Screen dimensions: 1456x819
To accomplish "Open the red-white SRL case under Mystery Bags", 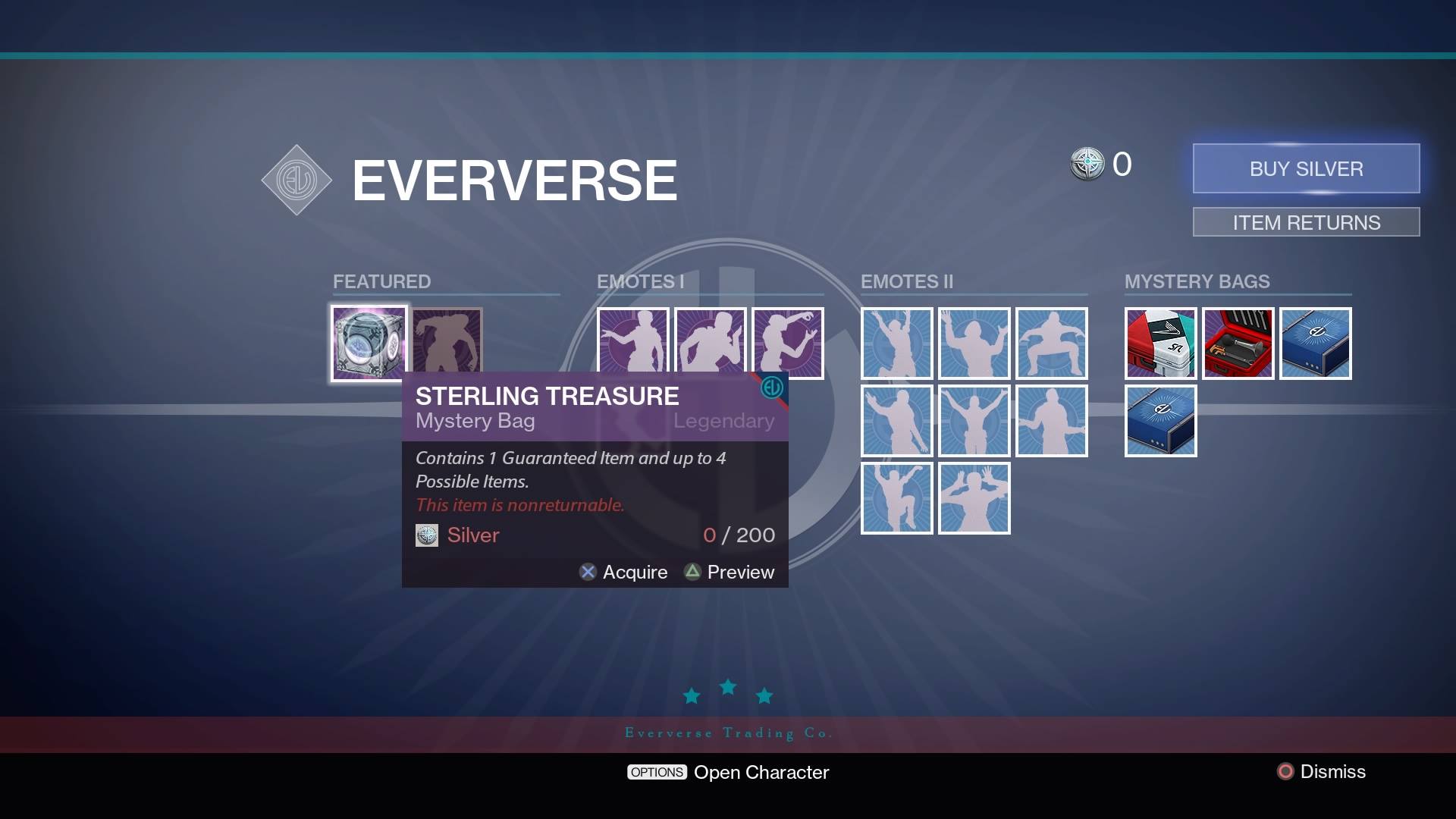I will (x=1160, y=344).
